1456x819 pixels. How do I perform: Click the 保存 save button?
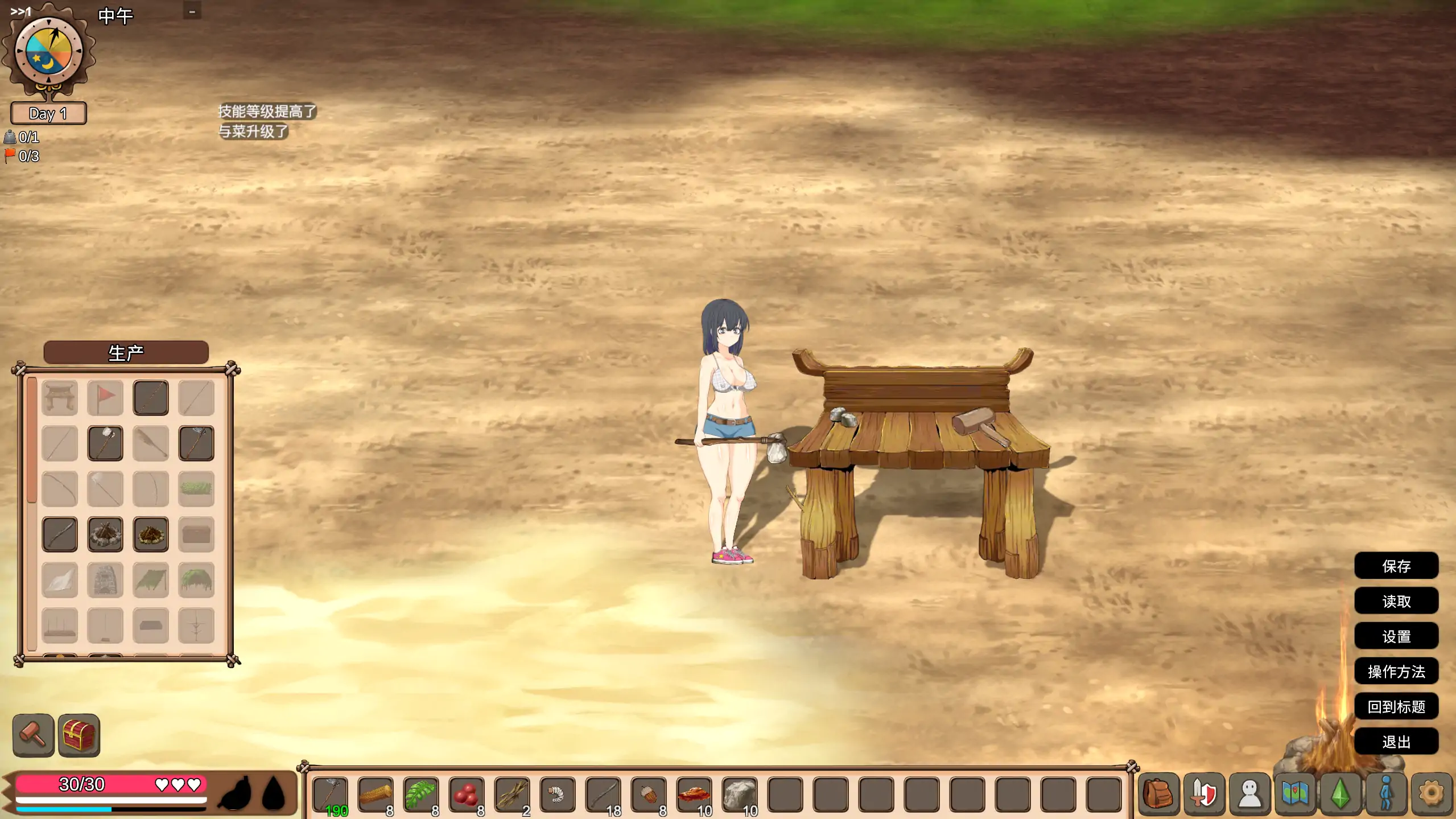pos(1397,566)
